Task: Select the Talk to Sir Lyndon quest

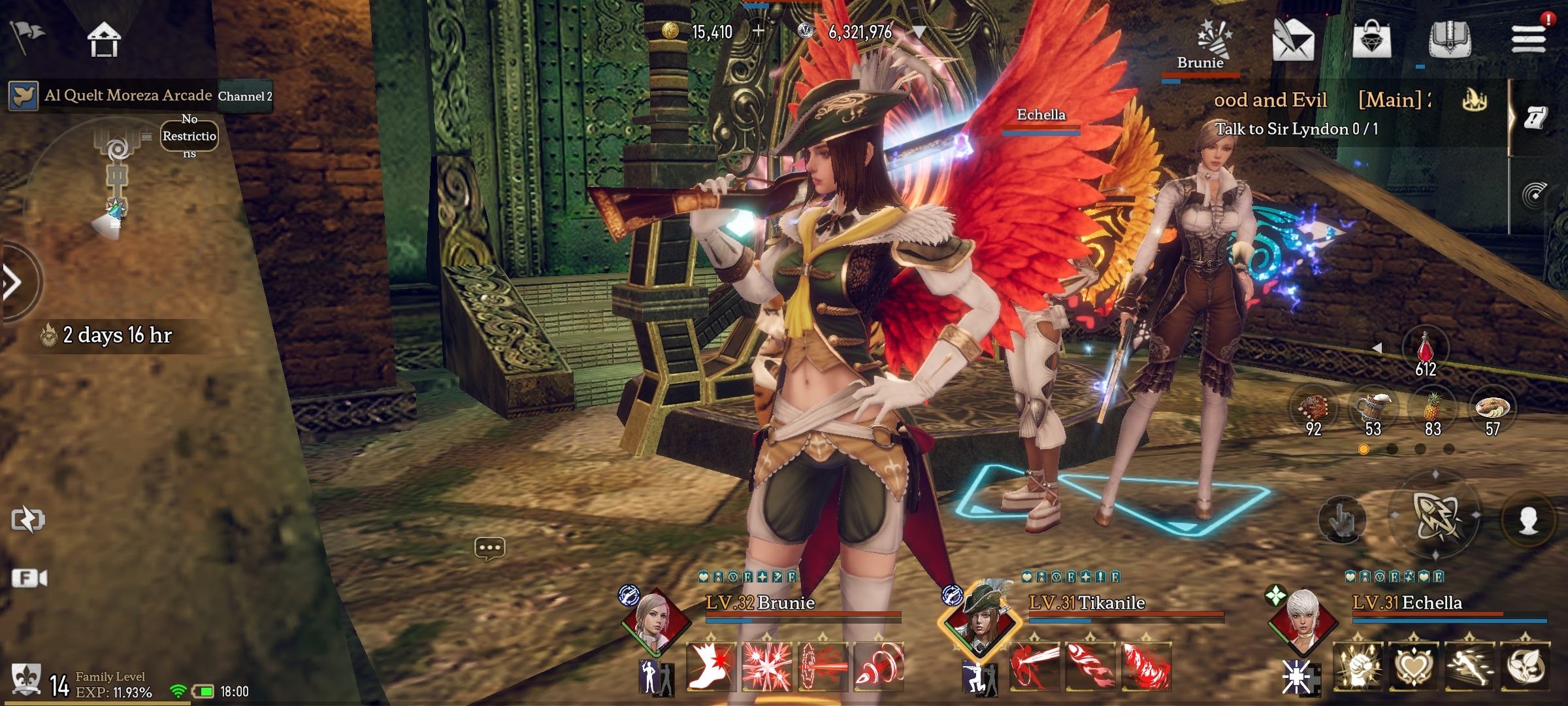Action: click(x=1296, y=129)
